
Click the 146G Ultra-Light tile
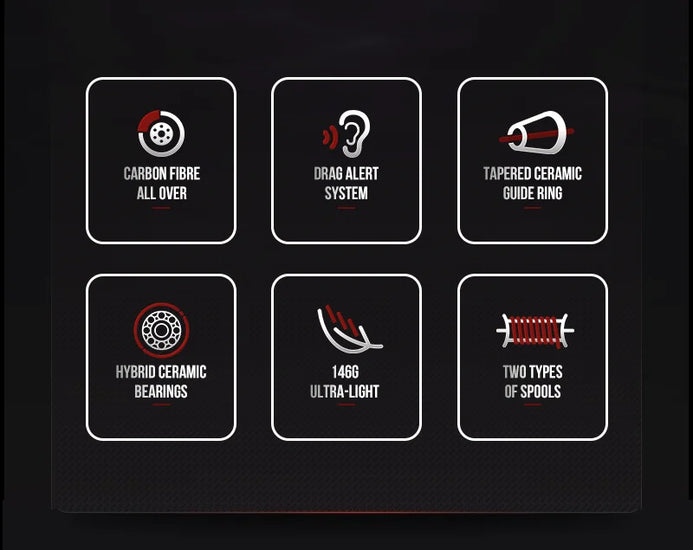[x=346, y=357]
